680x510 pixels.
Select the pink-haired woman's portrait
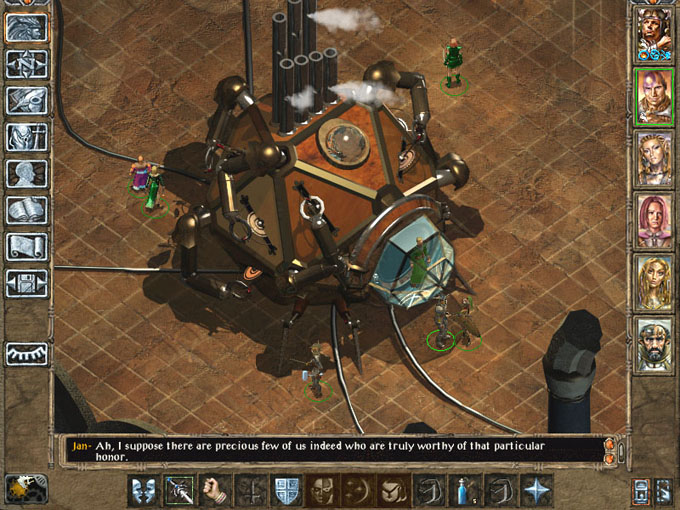(x=654, y=221)
